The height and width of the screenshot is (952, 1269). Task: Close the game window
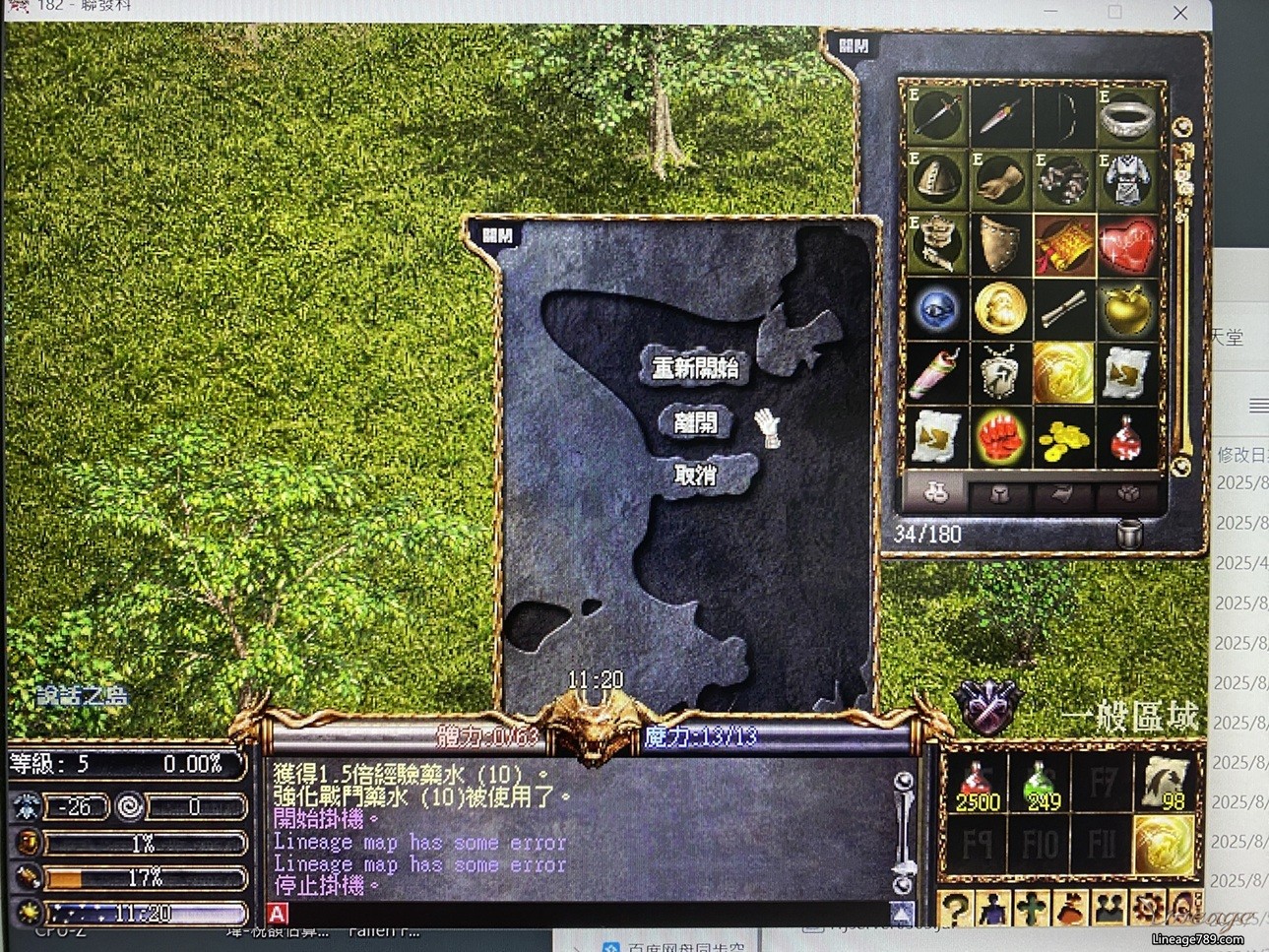[x=1180, y=13]
